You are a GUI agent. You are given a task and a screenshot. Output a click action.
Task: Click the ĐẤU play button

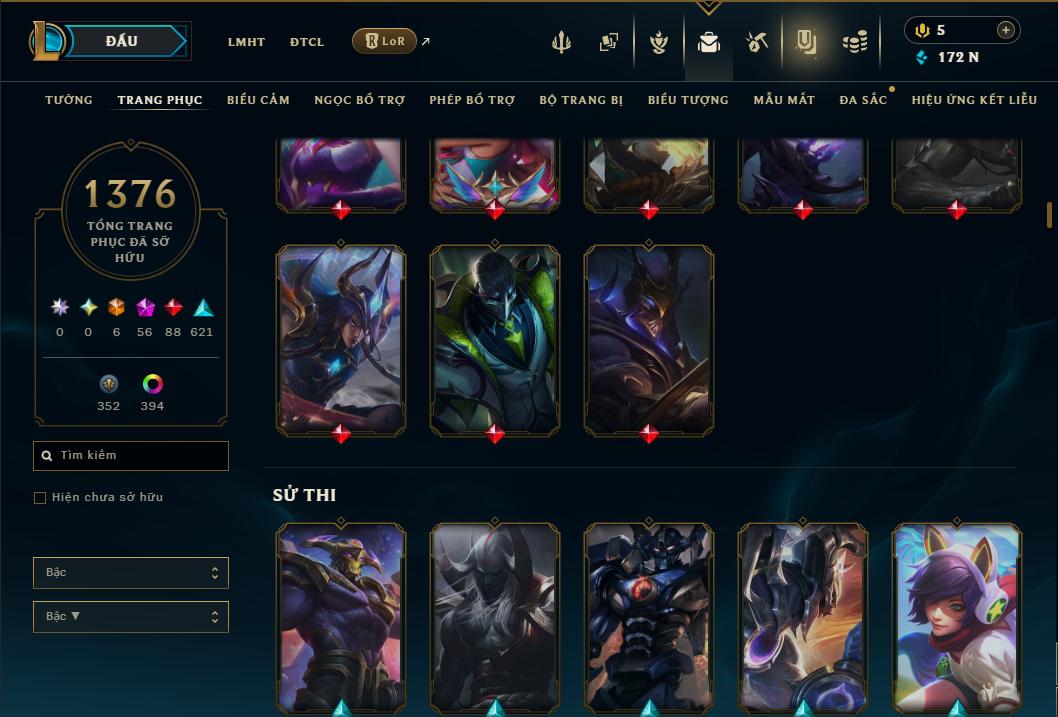(122, 41)
